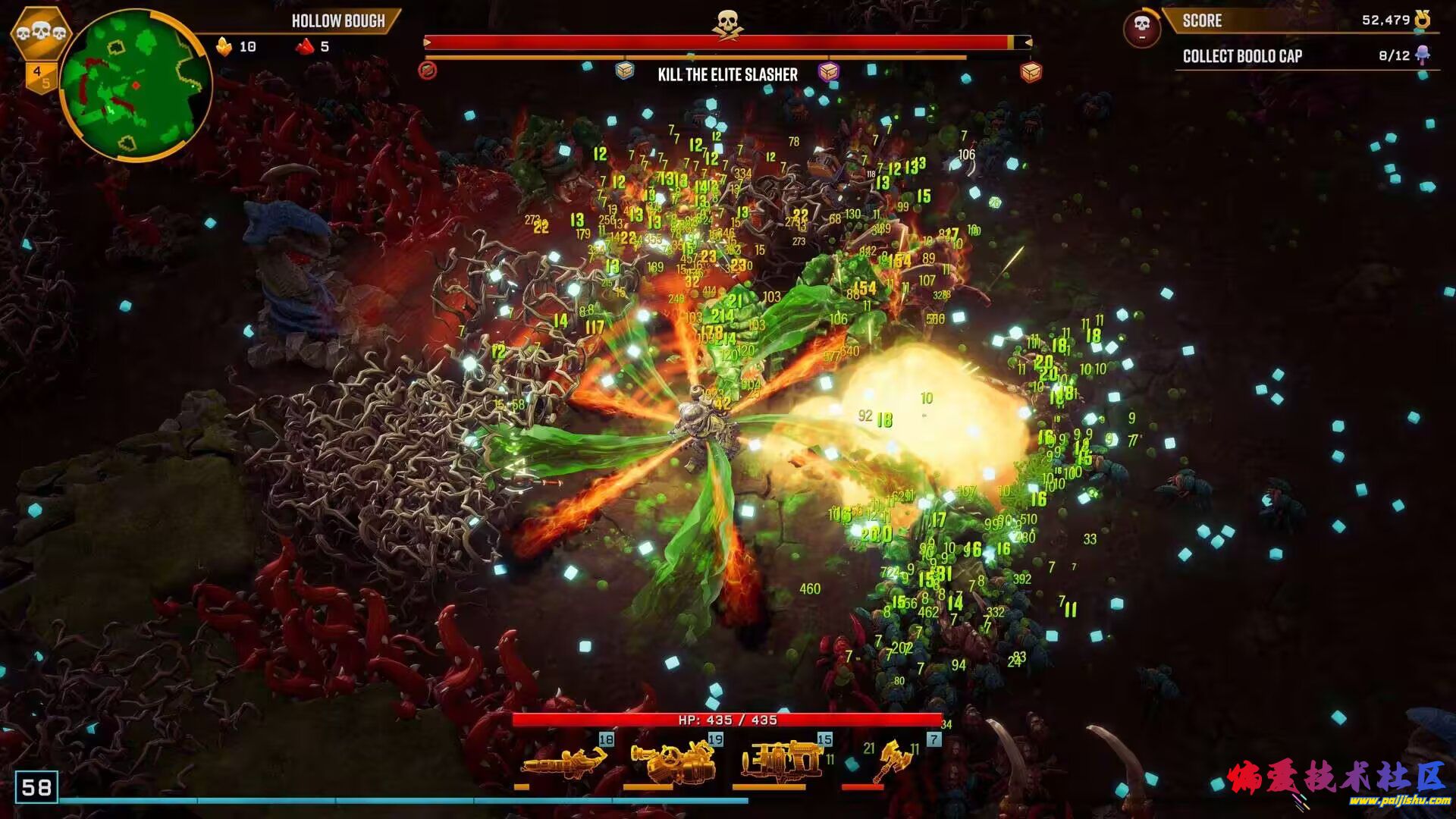Click the gold nugget resource icon
Viewport: 1456px width, 819px height.
[224, 47]
